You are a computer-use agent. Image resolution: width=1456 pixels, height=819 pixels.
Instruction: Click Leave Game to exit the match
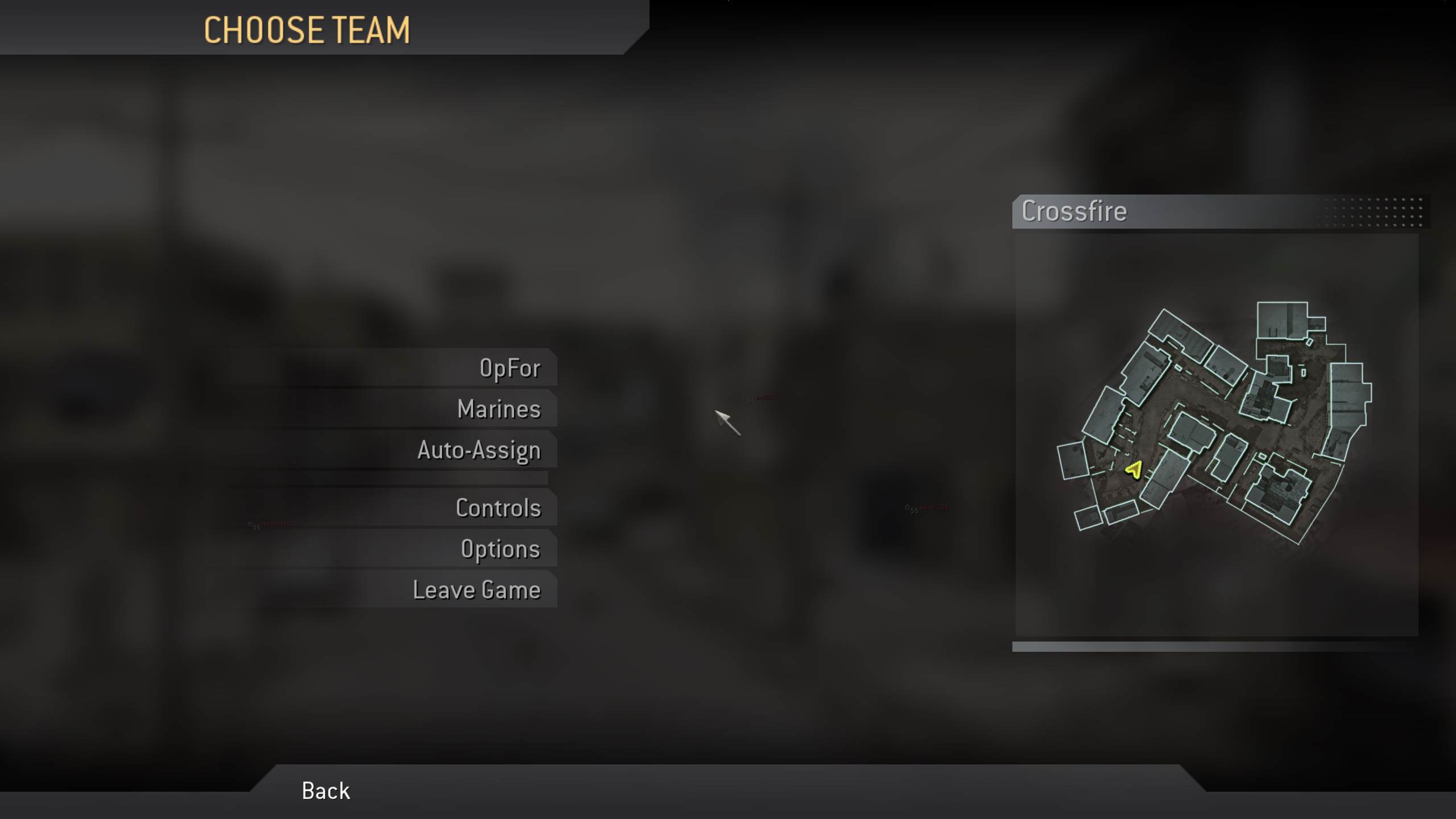tap(477, 590)
